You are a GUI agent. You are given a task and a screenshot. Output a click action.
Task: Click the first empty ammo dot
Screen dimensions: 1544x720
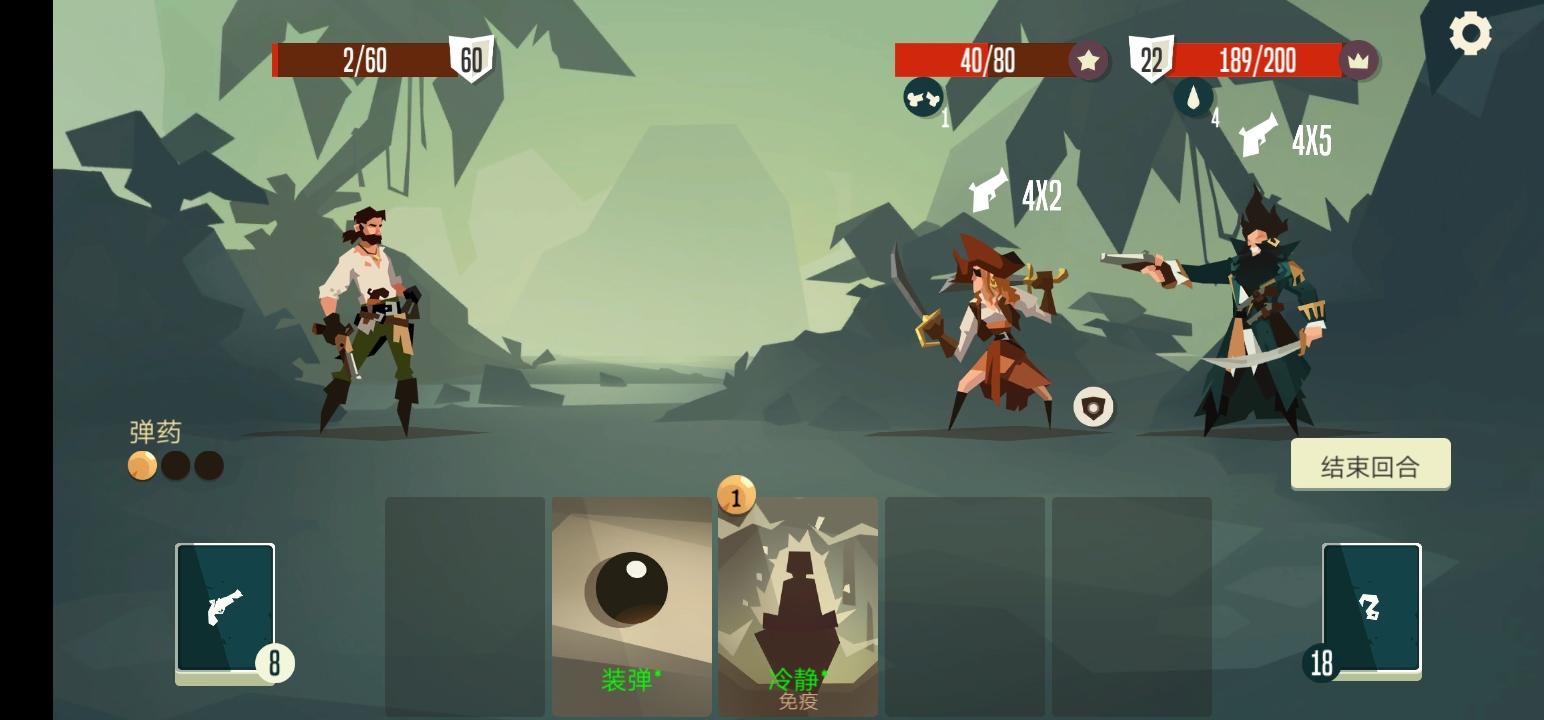pyautogui.click(x=175, y=465)
